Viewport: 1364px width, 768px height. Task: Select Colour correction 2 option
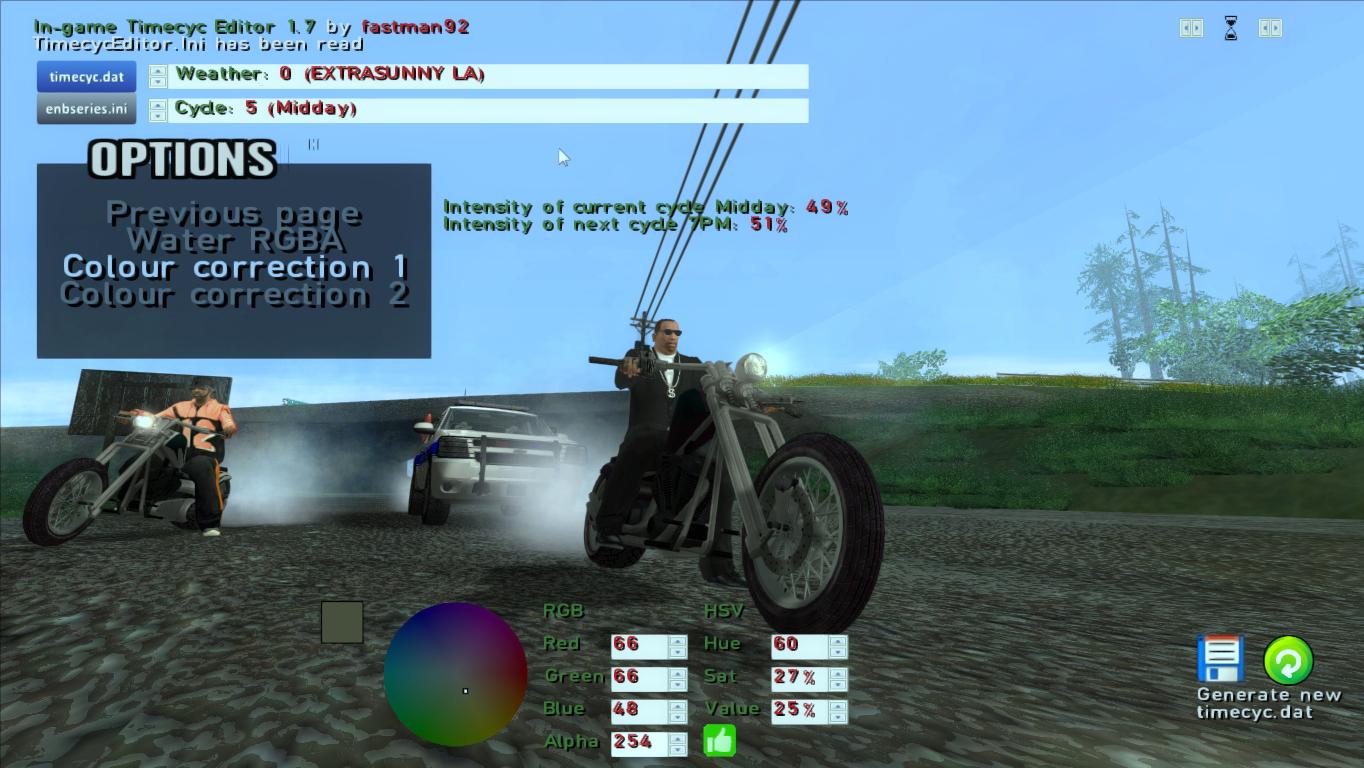[234, 294]
